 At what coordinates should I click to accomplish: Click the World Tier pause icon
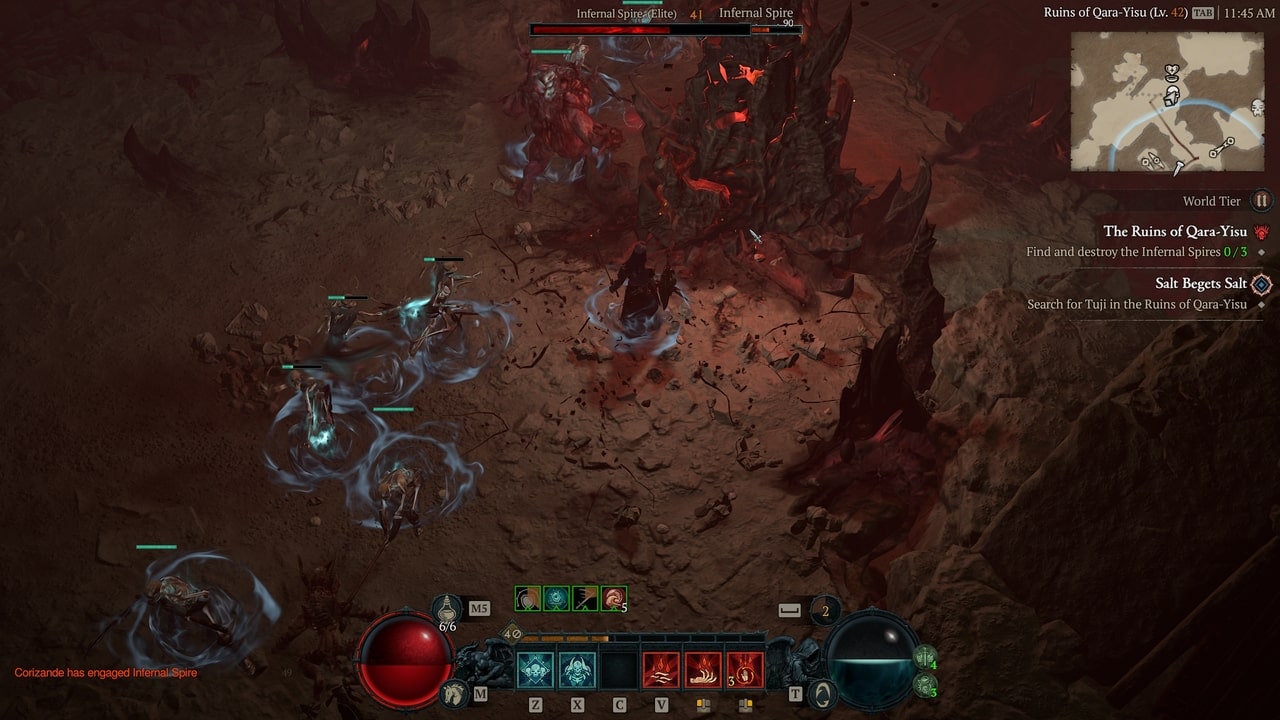[x=1261, y=201]
